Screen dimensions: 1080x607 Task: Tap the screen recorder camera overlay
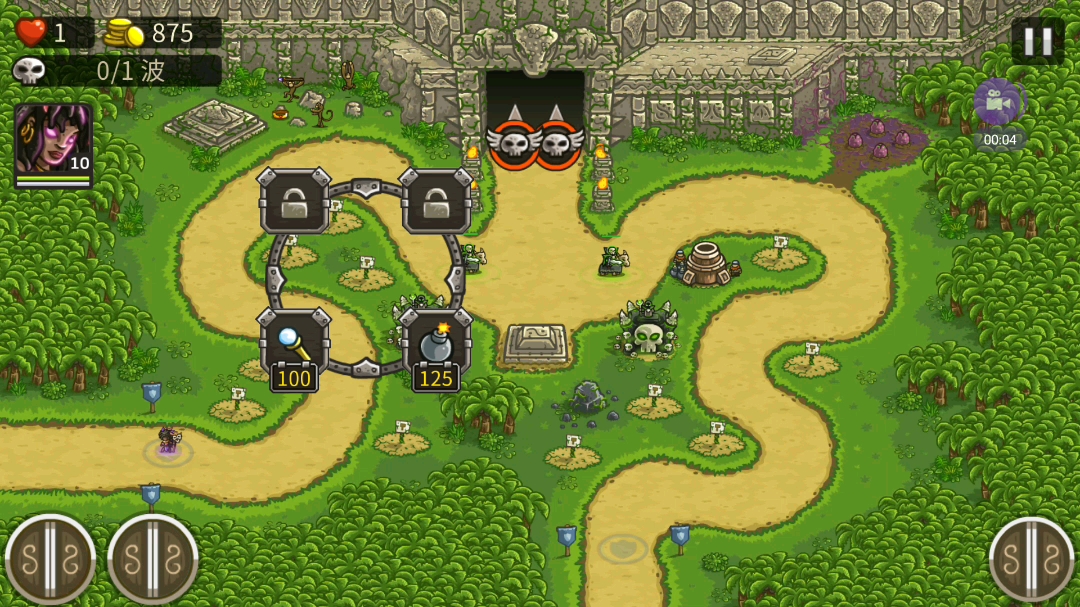(997, 102)
